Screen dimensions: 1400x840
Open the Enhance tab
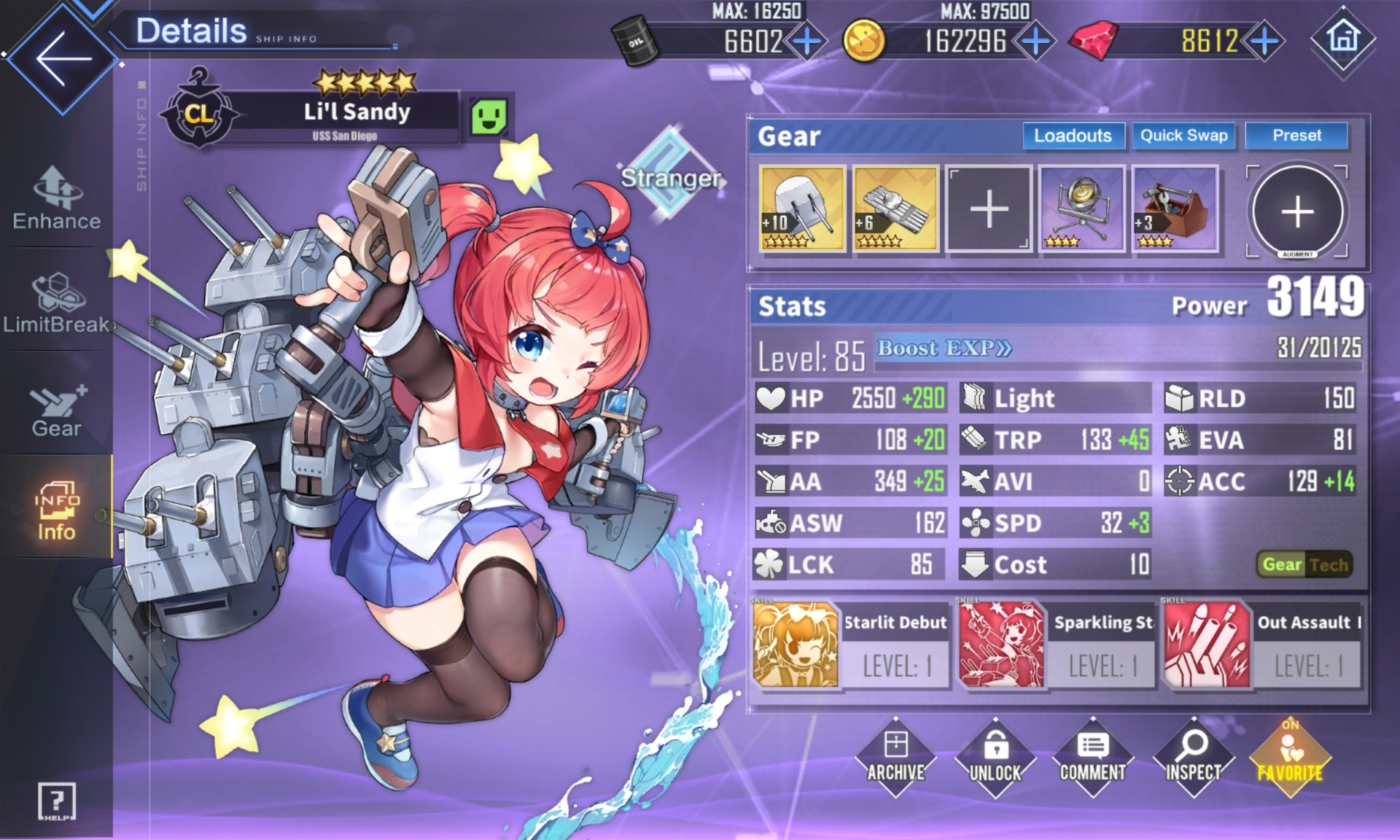pyautogui.click(x=57, y=198)
